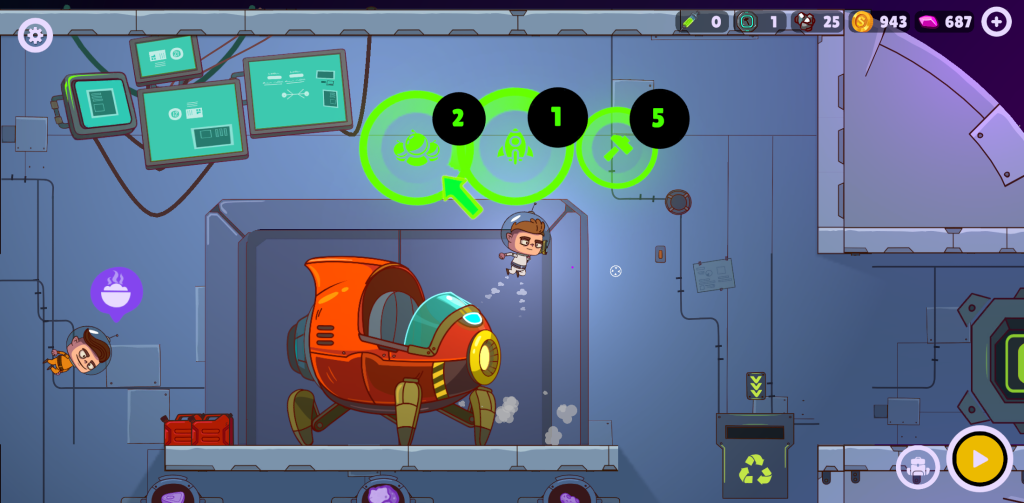Viewport: 1024px width, 503px height.
Task: Open the backpack inventory
Action: 917,465
